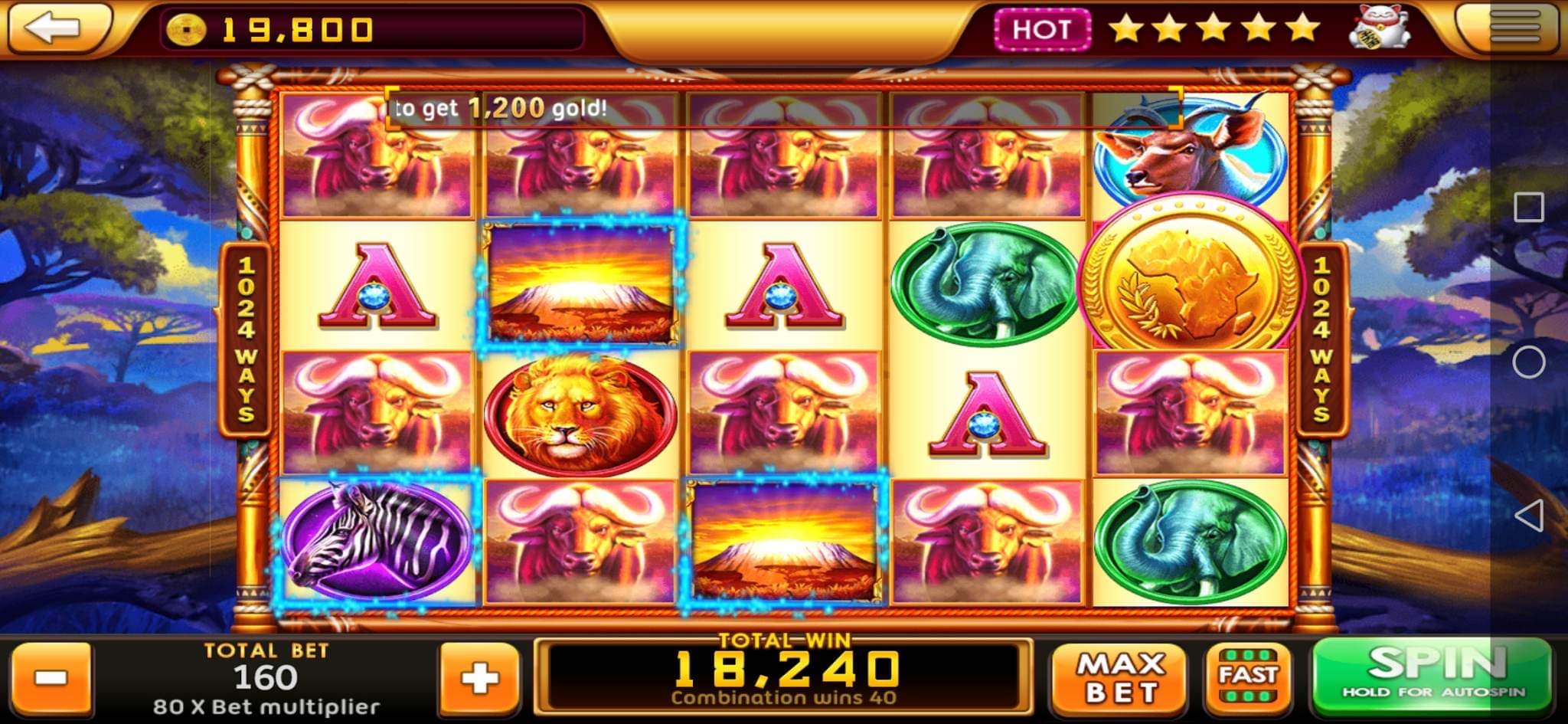Go back with the arrow button
This screenshot has height=724, width=1568.
[x=54, y=28]
